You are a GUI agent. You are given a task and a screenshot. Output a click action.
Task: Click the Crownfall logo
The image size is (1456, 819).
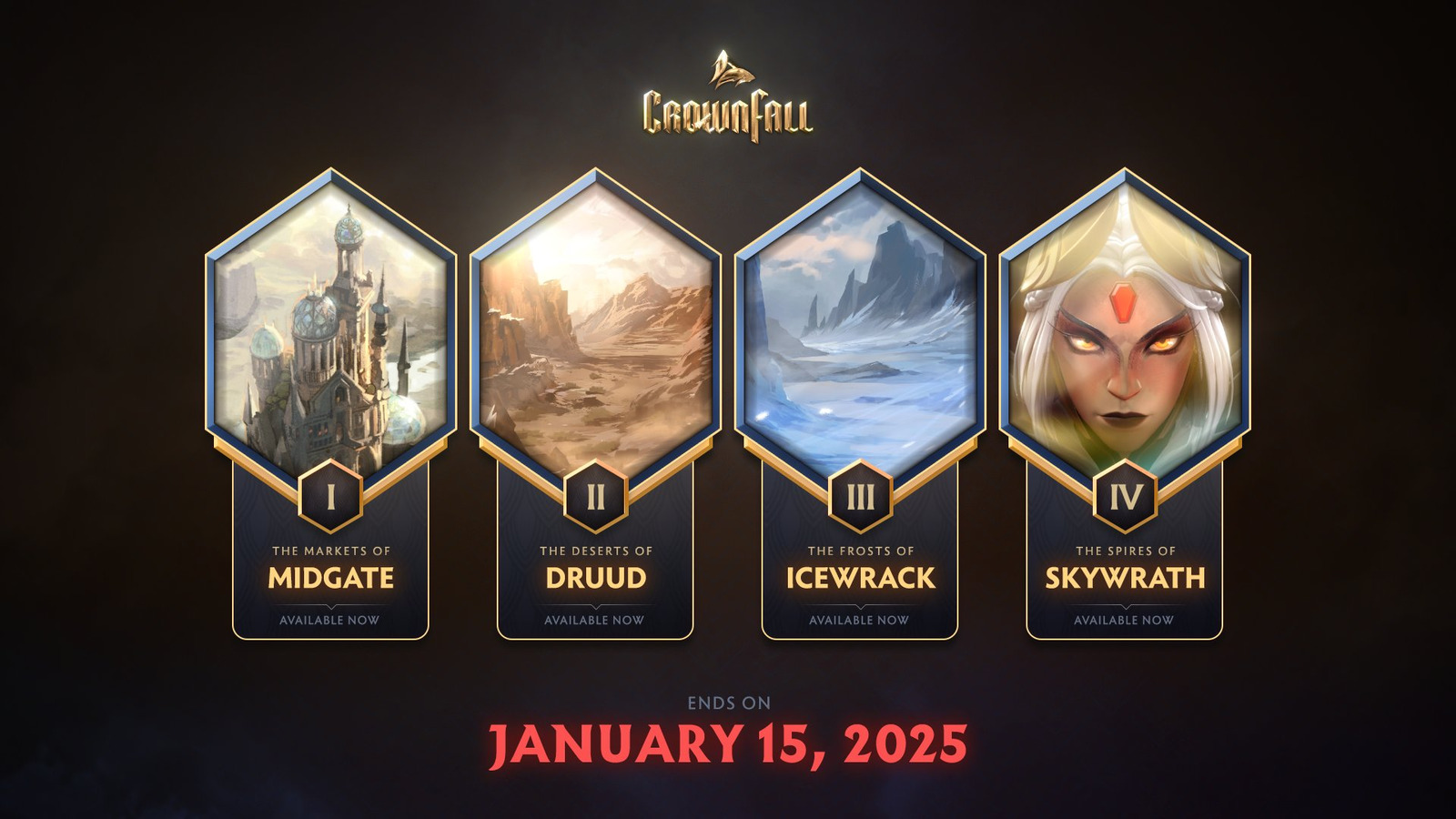(727, 98)
